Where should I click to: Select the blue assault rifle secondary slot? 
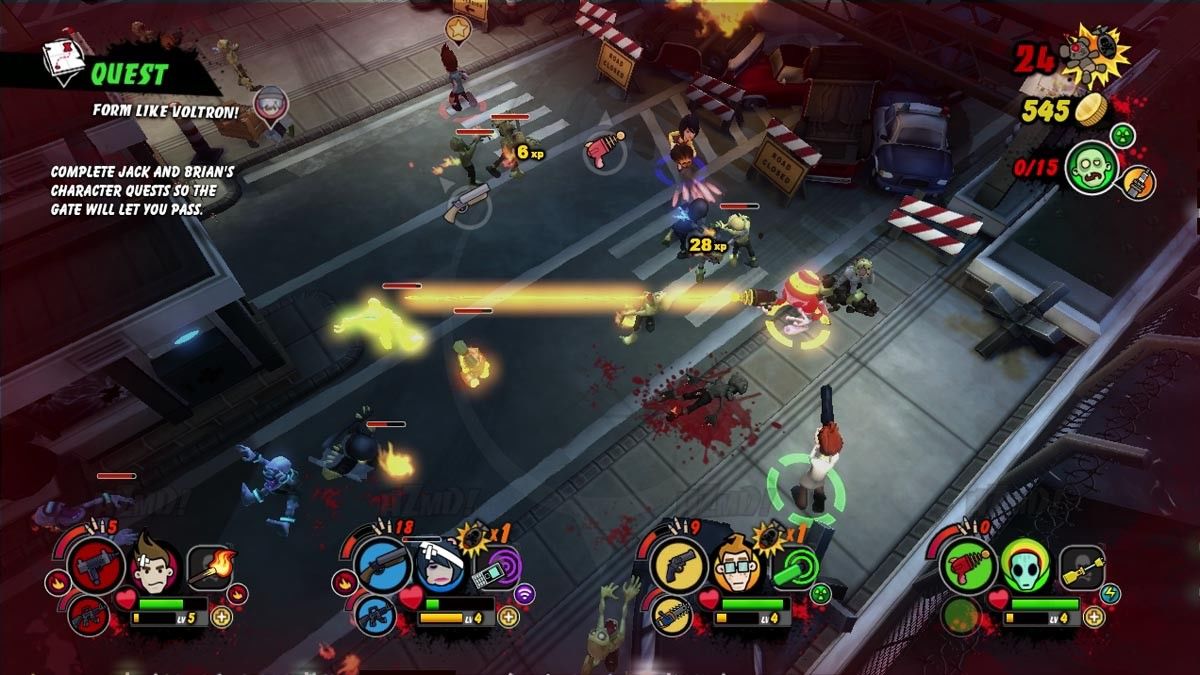click(376, 614)
